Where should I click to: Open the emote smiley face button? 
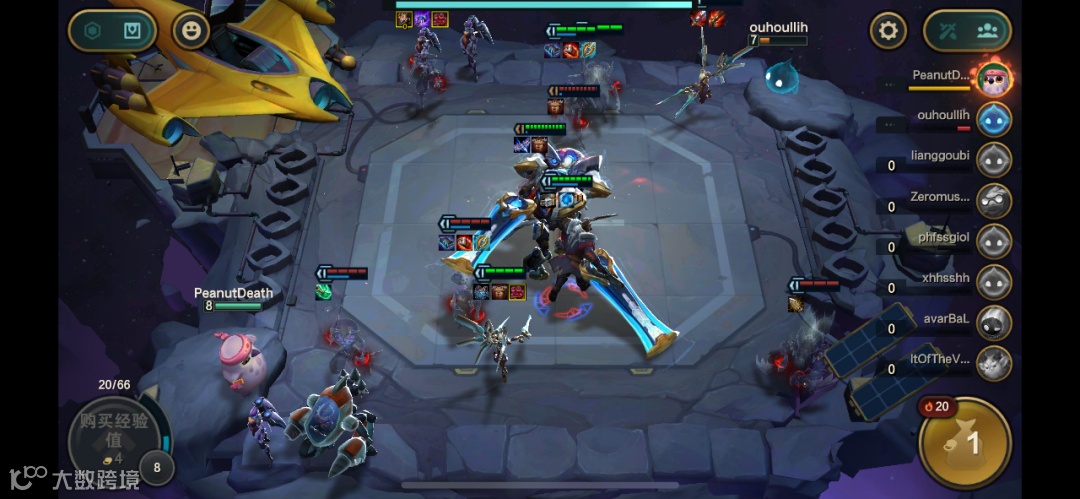[190, 31]
